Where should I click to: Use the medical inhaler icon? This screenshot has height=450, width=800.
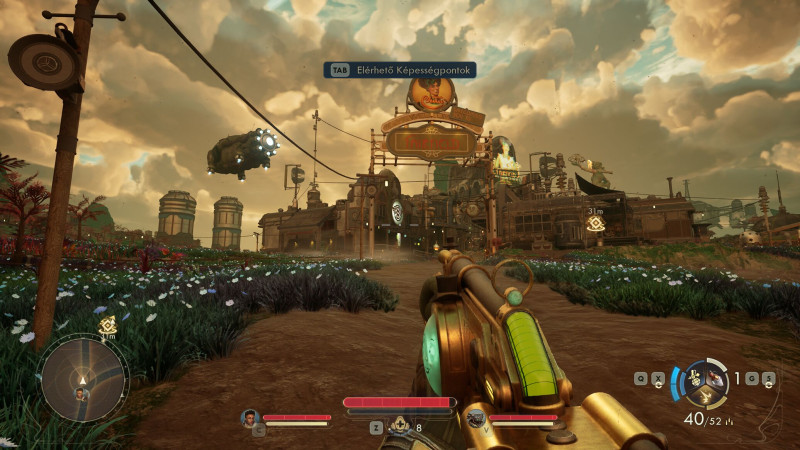(x=400, y=426)
